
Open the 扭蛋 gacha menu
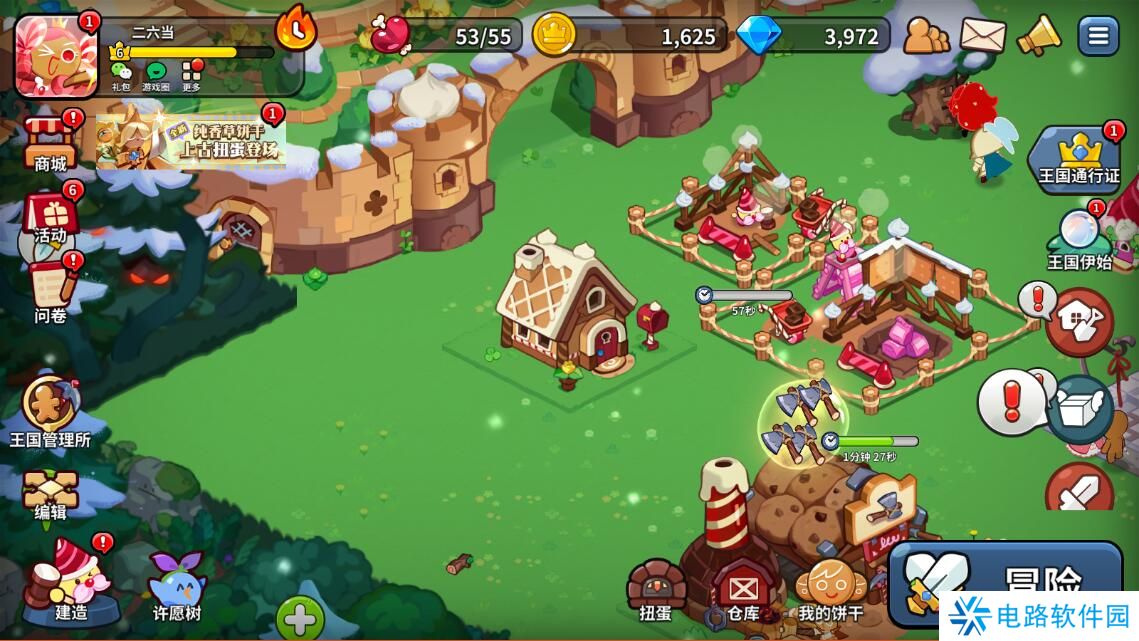[656, 590]
